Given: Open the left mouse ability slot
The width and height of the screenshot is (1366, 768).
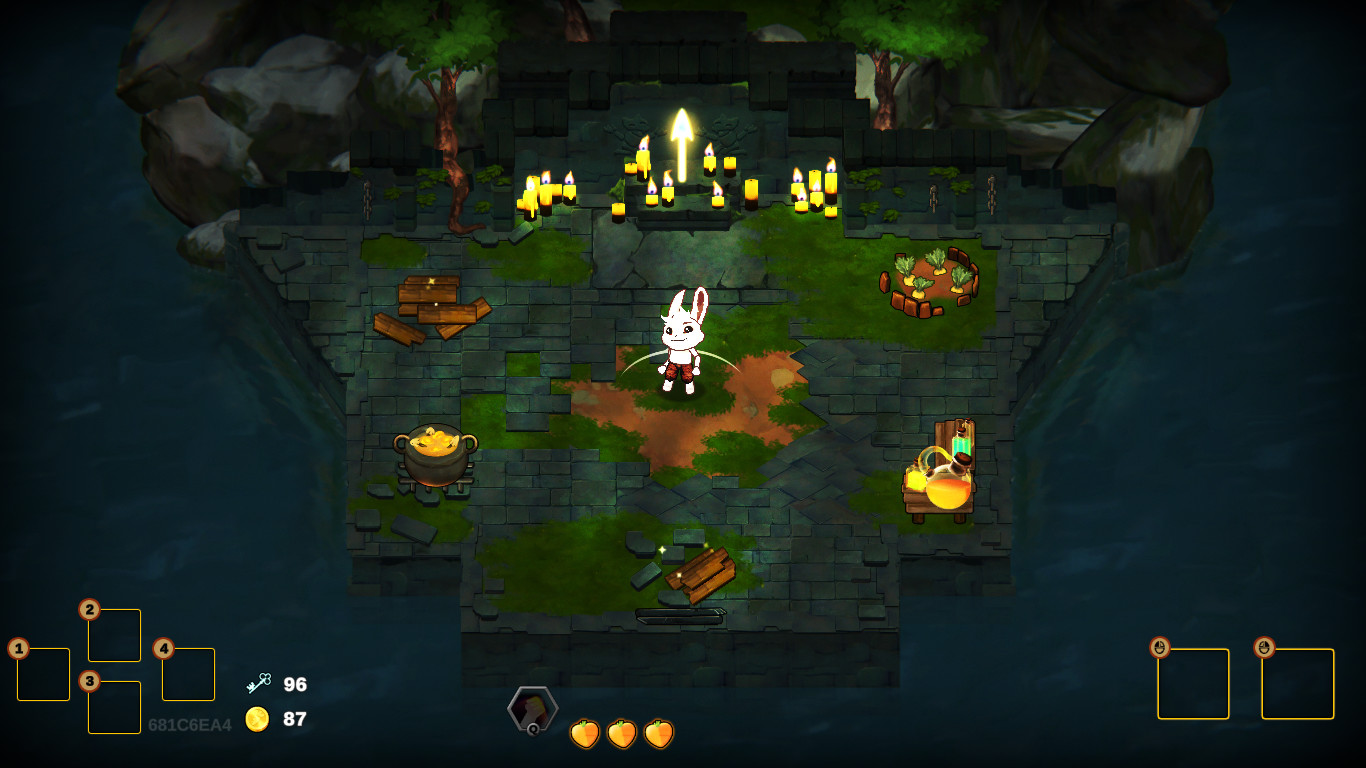Looking at the screenshot, I should click(x=1194, y=683).
